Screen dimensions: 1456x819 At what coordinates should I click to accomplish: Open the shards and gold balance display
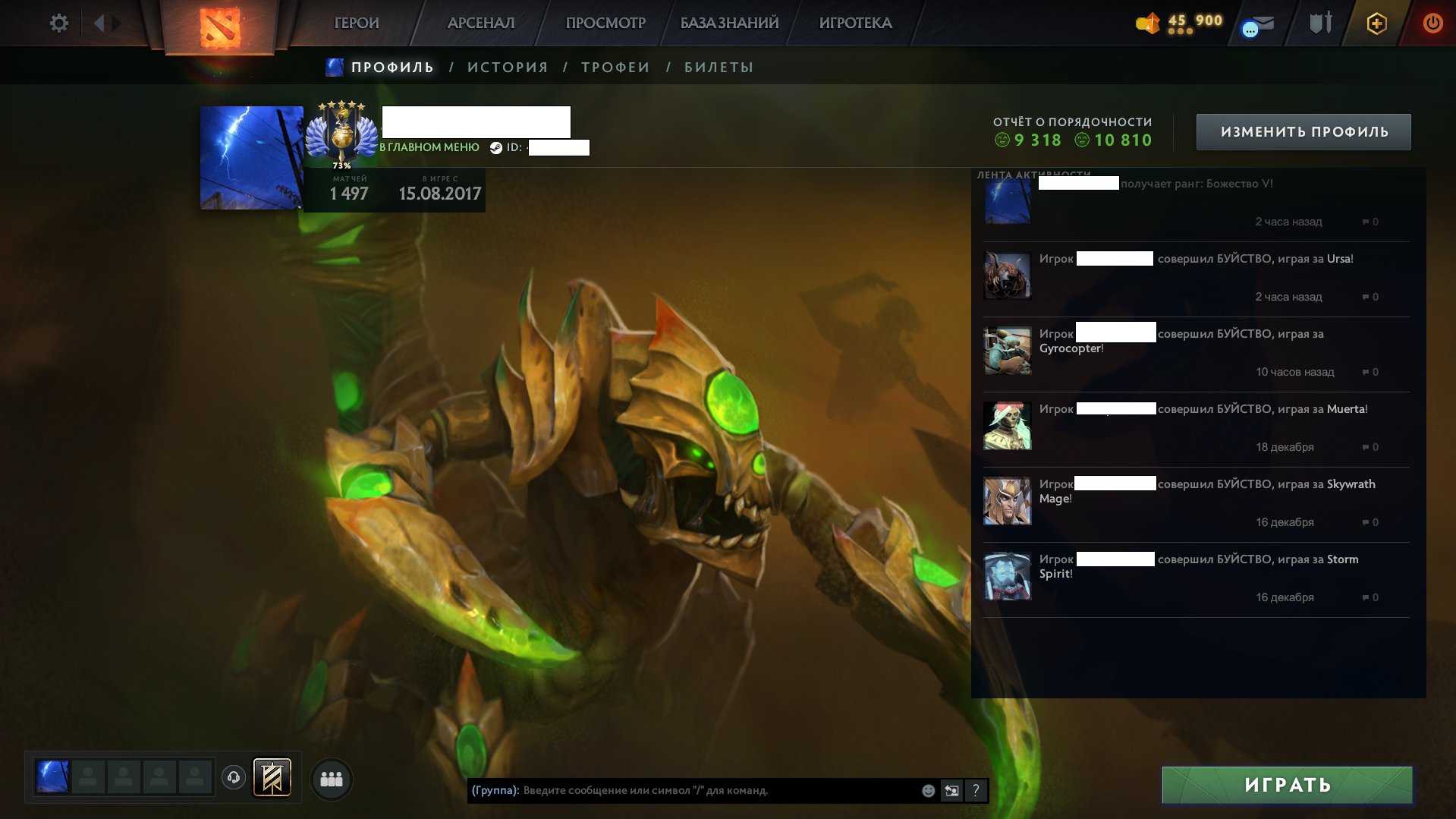[1179, 22]
